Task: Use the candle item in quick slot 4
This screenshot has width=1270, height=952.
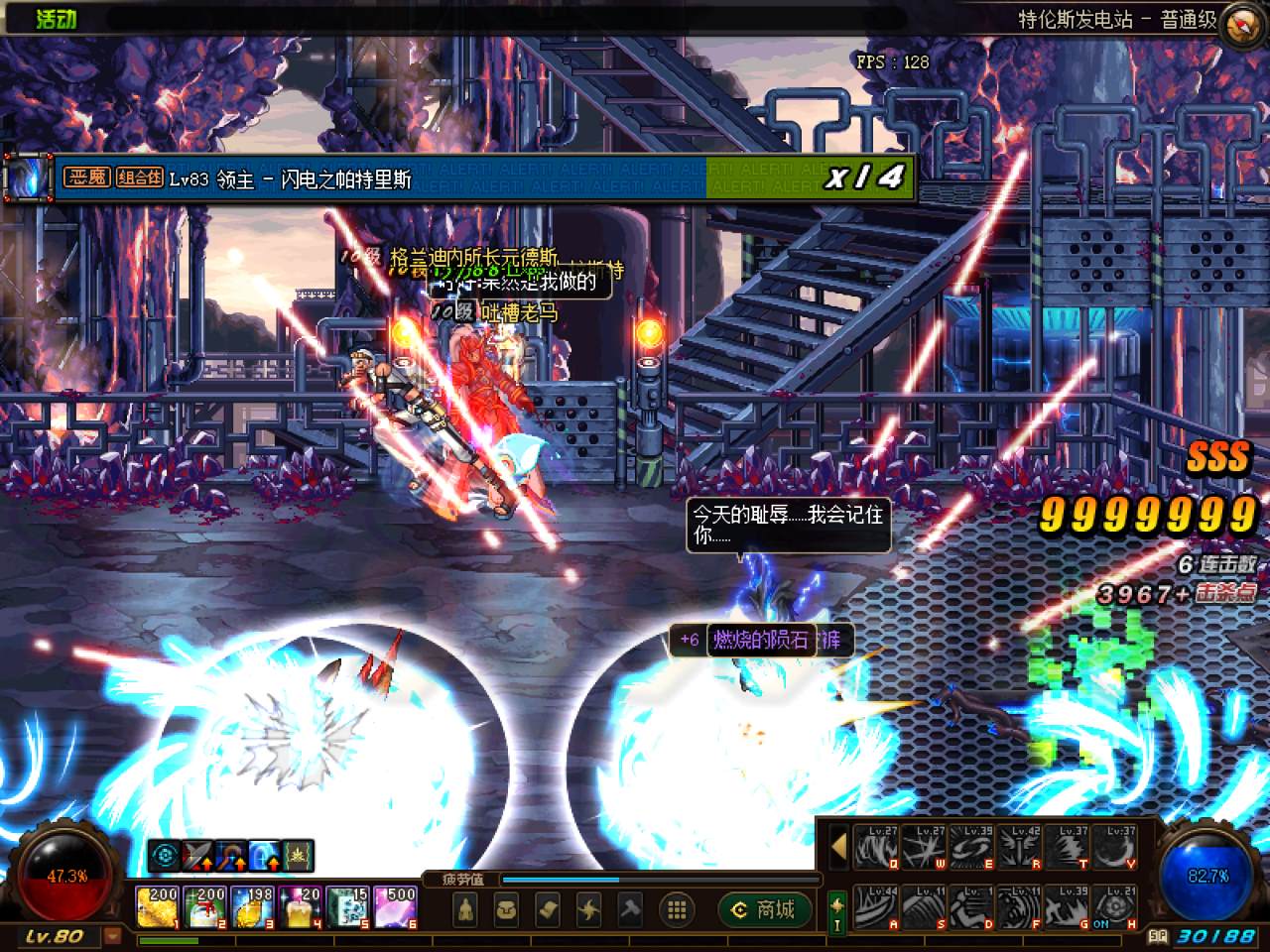Action: [301, 907]
